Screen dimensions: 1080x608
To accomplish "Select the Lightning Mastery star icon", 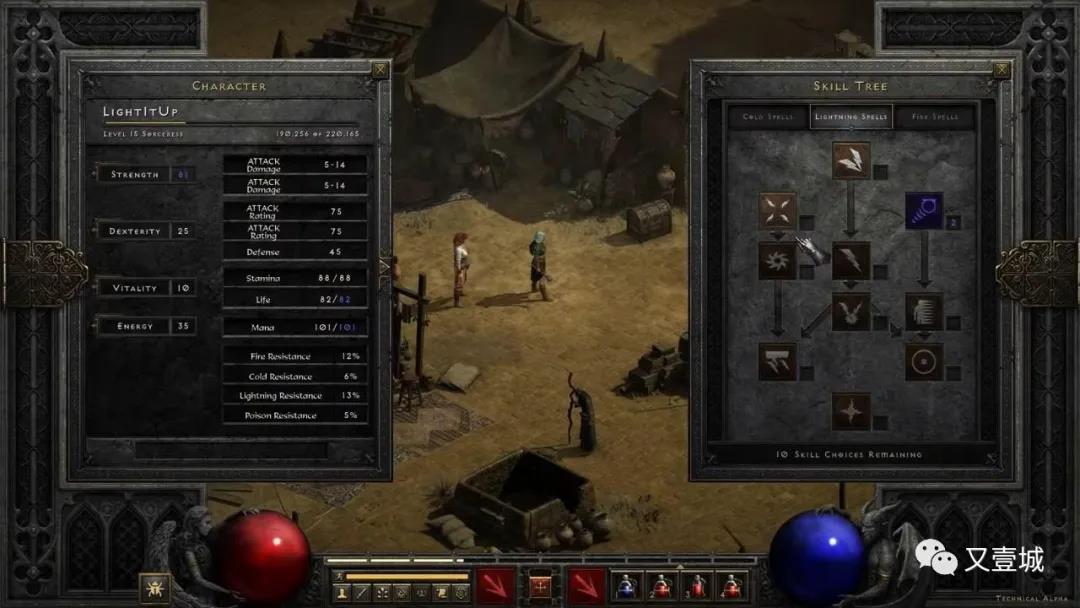I will [x=851, y=411].
